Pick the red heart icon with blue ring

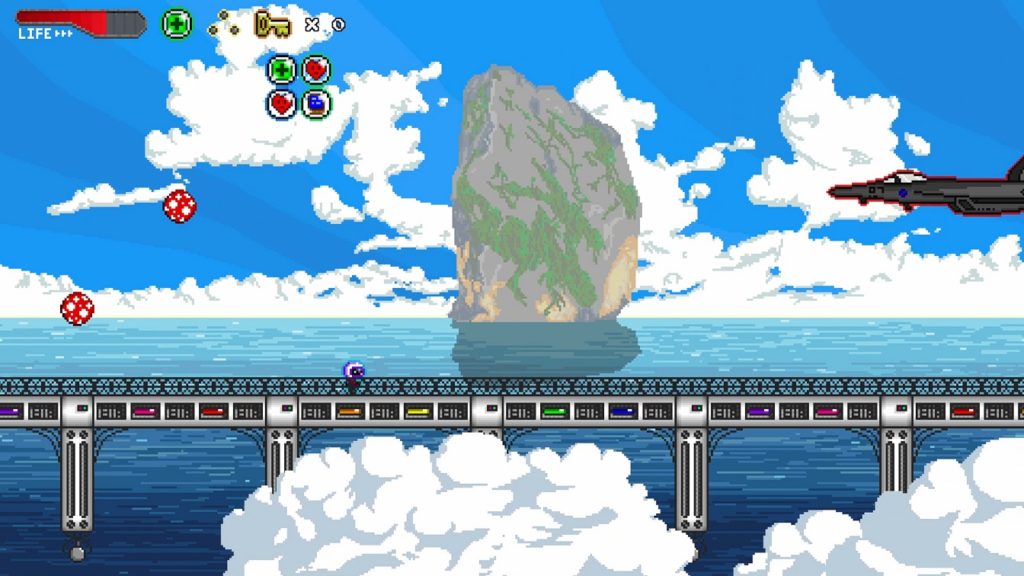(x=282, y=103)
